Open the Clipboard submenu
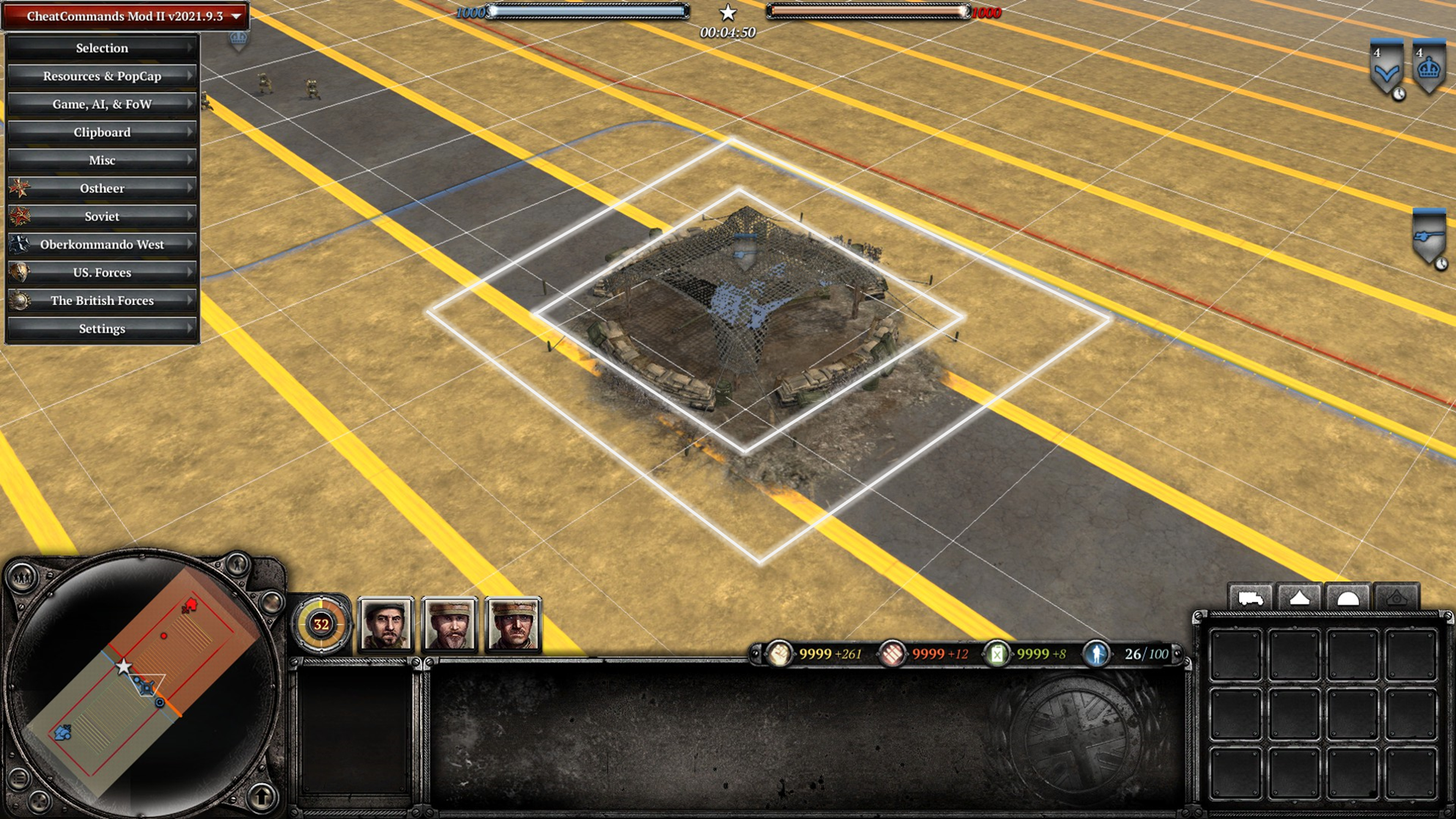The image size is (1456, 819). coord(102,132)
